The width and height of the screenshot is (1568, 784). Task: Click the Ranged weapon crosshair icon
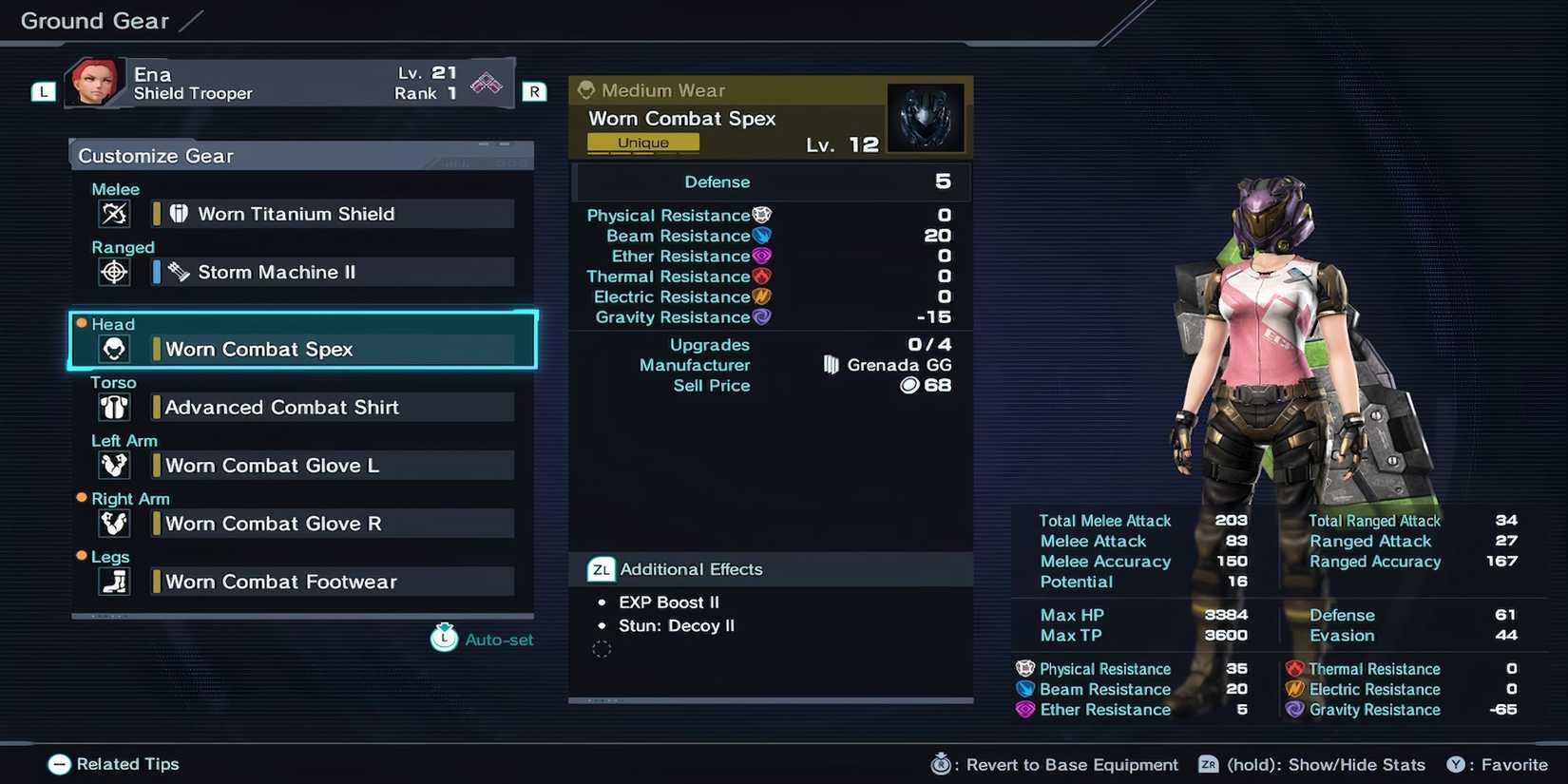(114, 272)
